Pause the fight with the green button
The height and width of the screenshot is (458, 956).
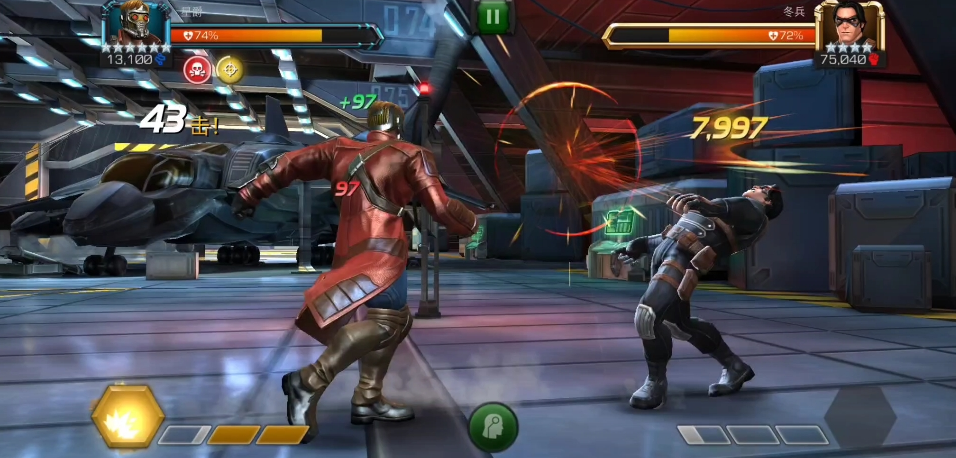(x=492, y=16)
